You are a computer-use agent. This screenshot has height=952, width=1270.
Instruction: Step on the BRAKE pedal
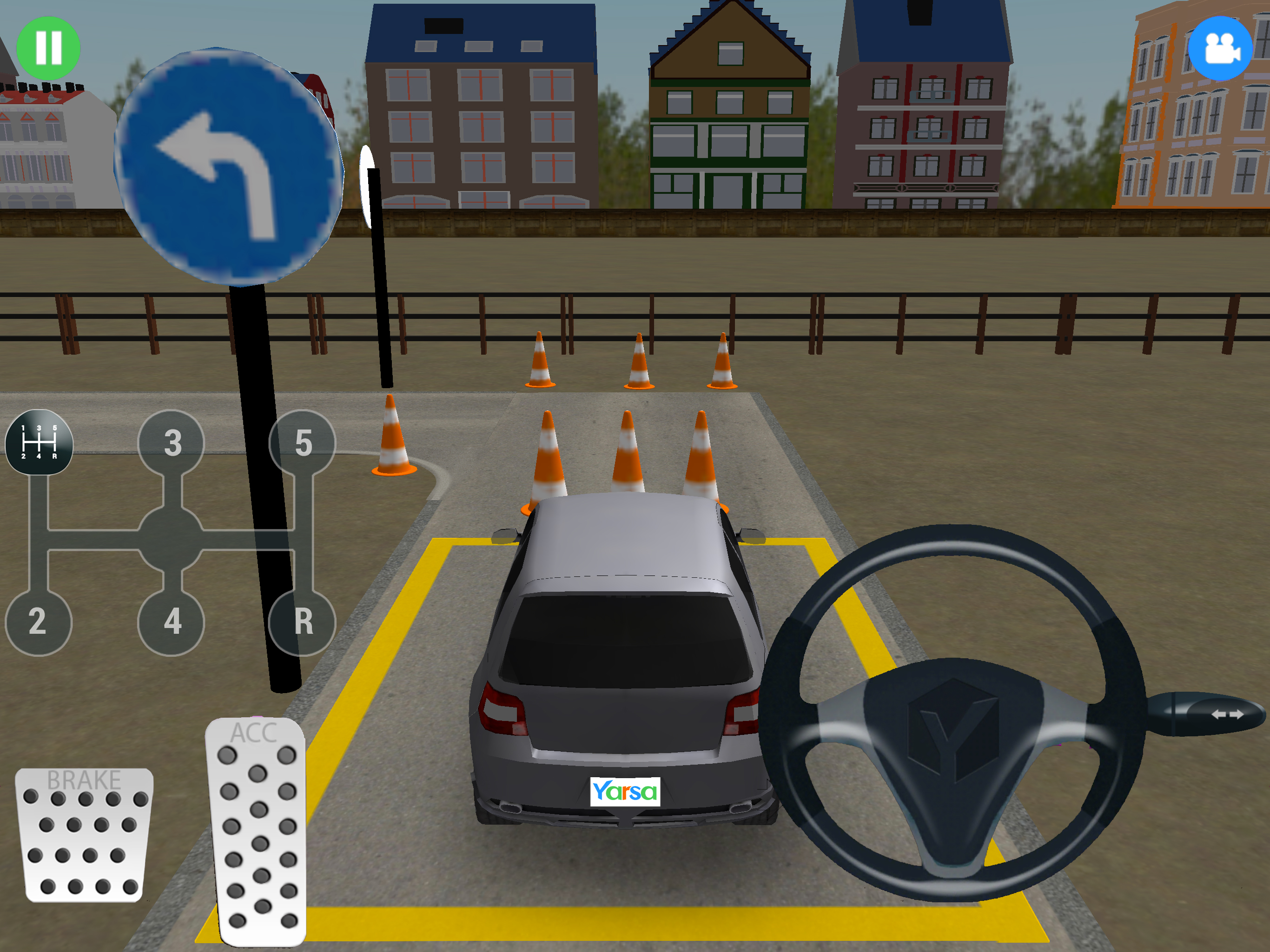(84, 835)
